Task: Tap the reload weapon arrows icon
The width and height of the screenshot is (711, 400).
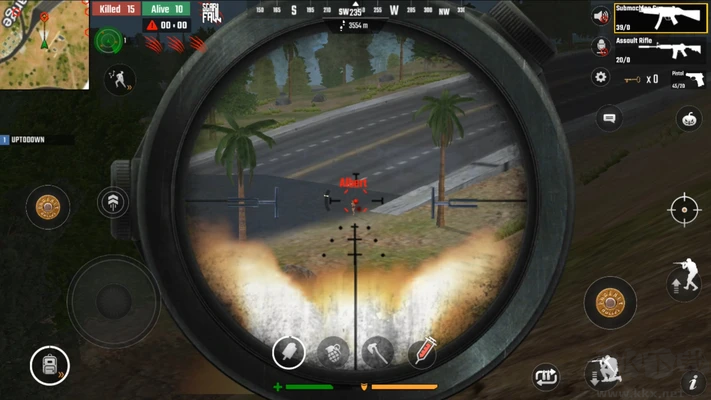Action: tap(546, 376)
